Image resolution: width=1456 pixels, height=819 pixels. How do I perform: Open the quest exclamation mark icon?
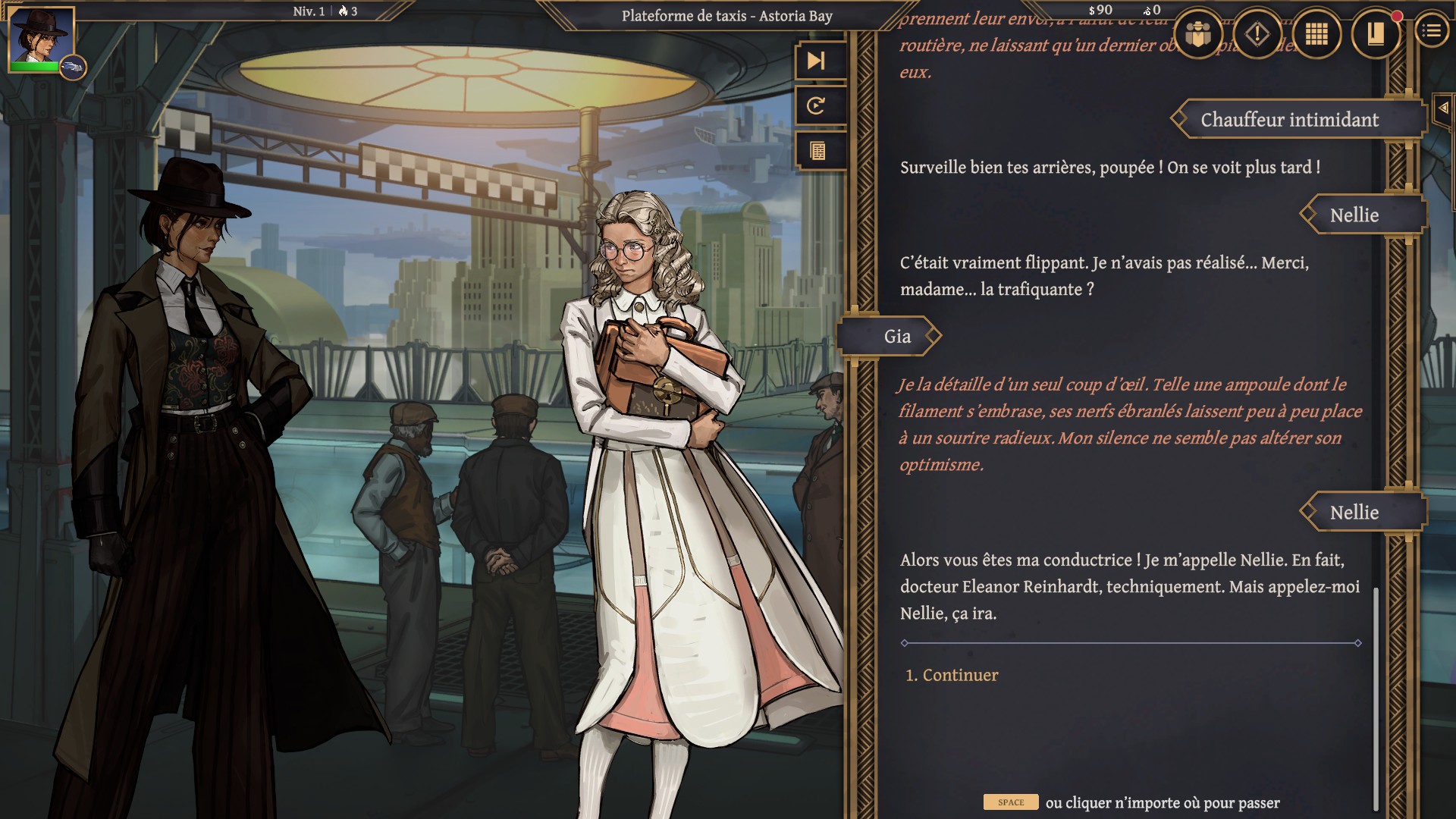(x=1257, y=34)
